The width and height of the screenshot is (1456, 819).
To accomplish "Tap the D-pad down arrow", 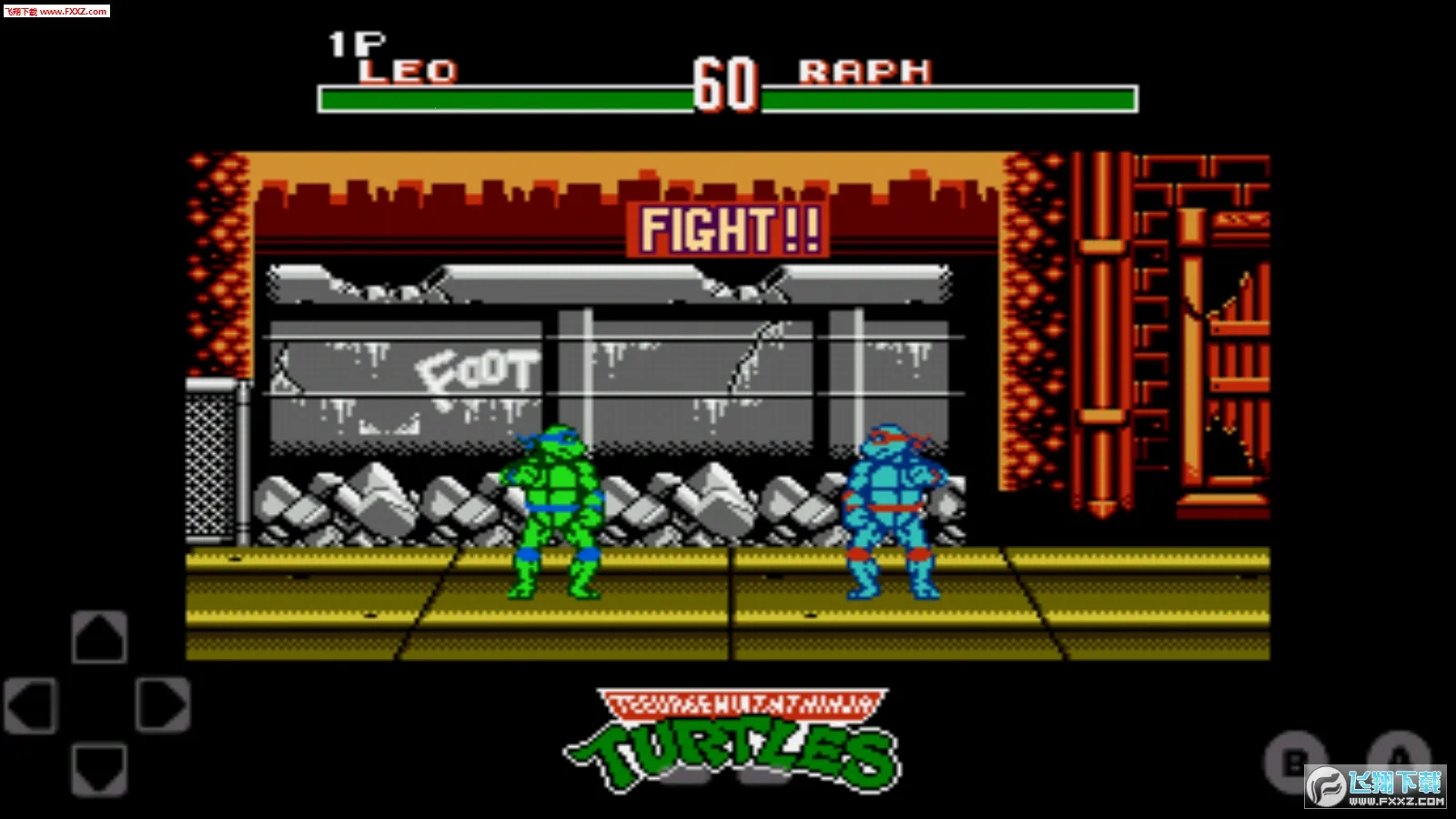I will point(99,770).
